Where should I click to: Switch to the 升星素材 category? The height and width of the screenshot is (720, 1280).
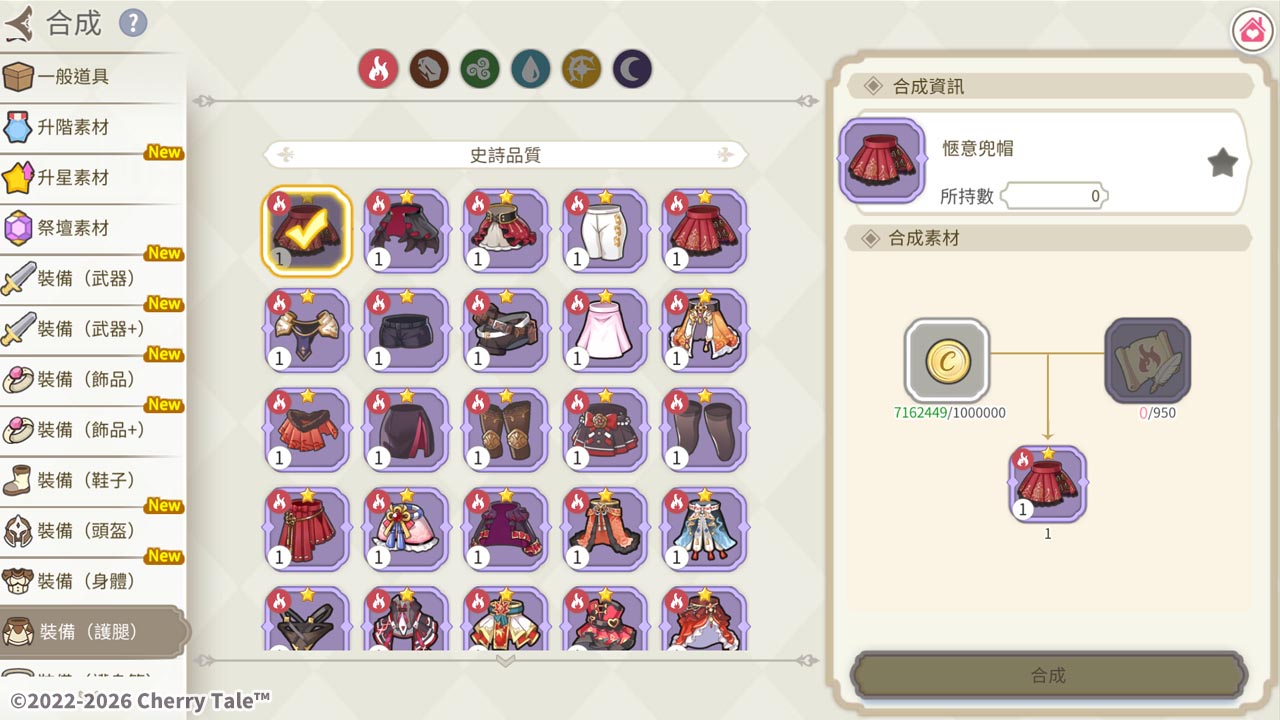[90, 178]
